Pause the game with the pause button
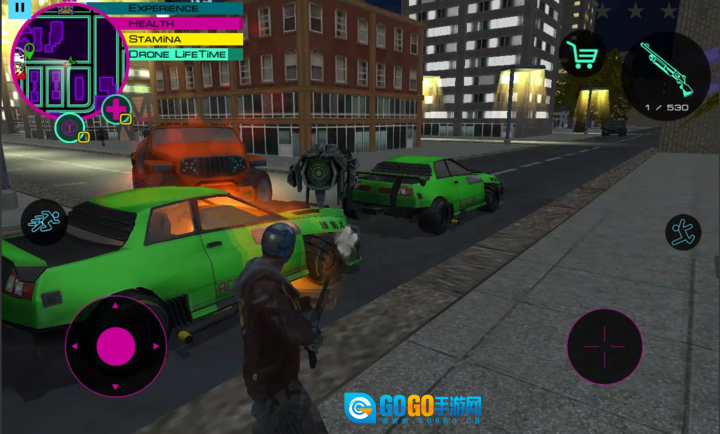The width and height of the screenshot is (720, 434). coord(21,8)
